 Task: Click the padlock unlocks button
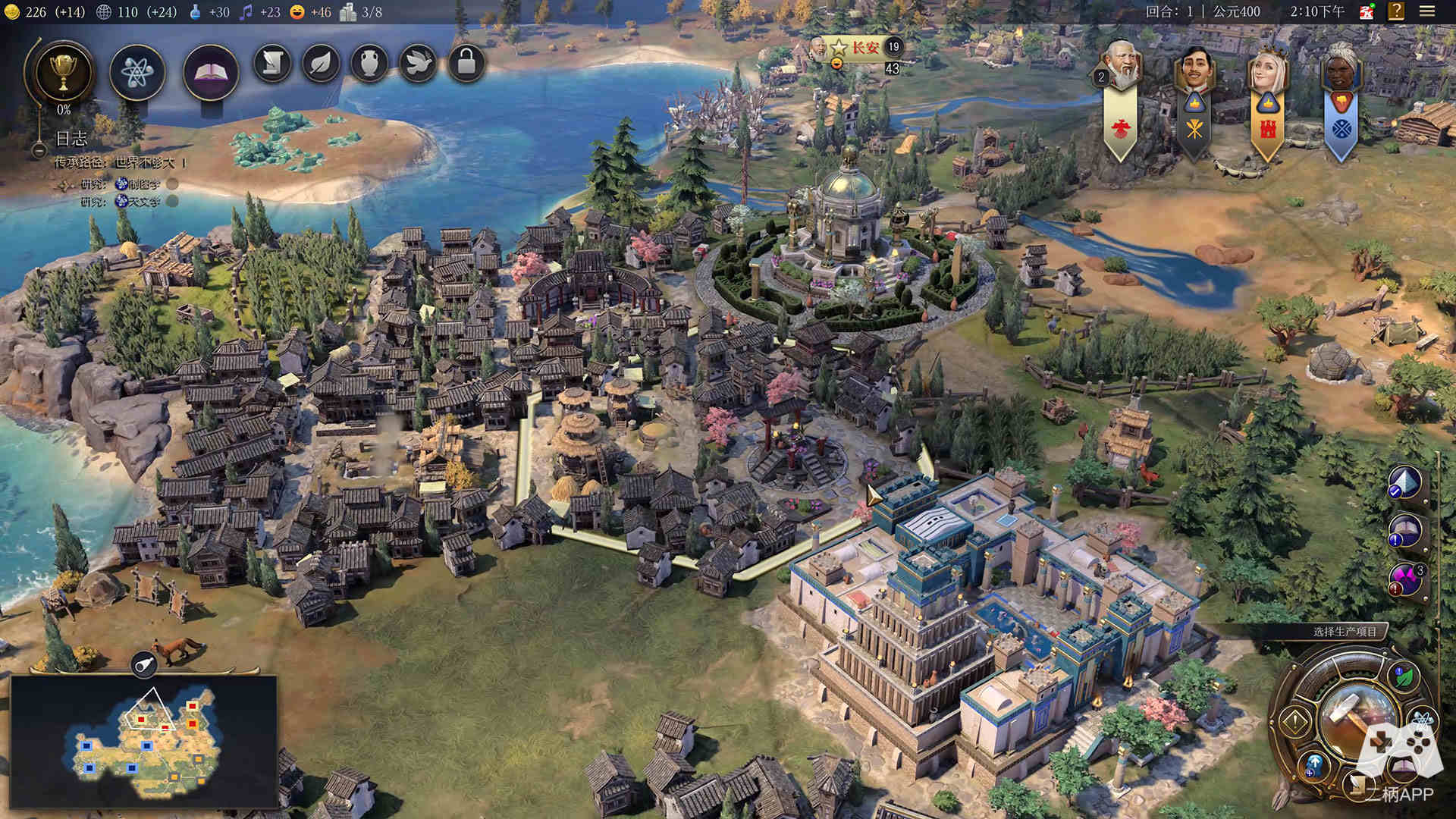466,64
